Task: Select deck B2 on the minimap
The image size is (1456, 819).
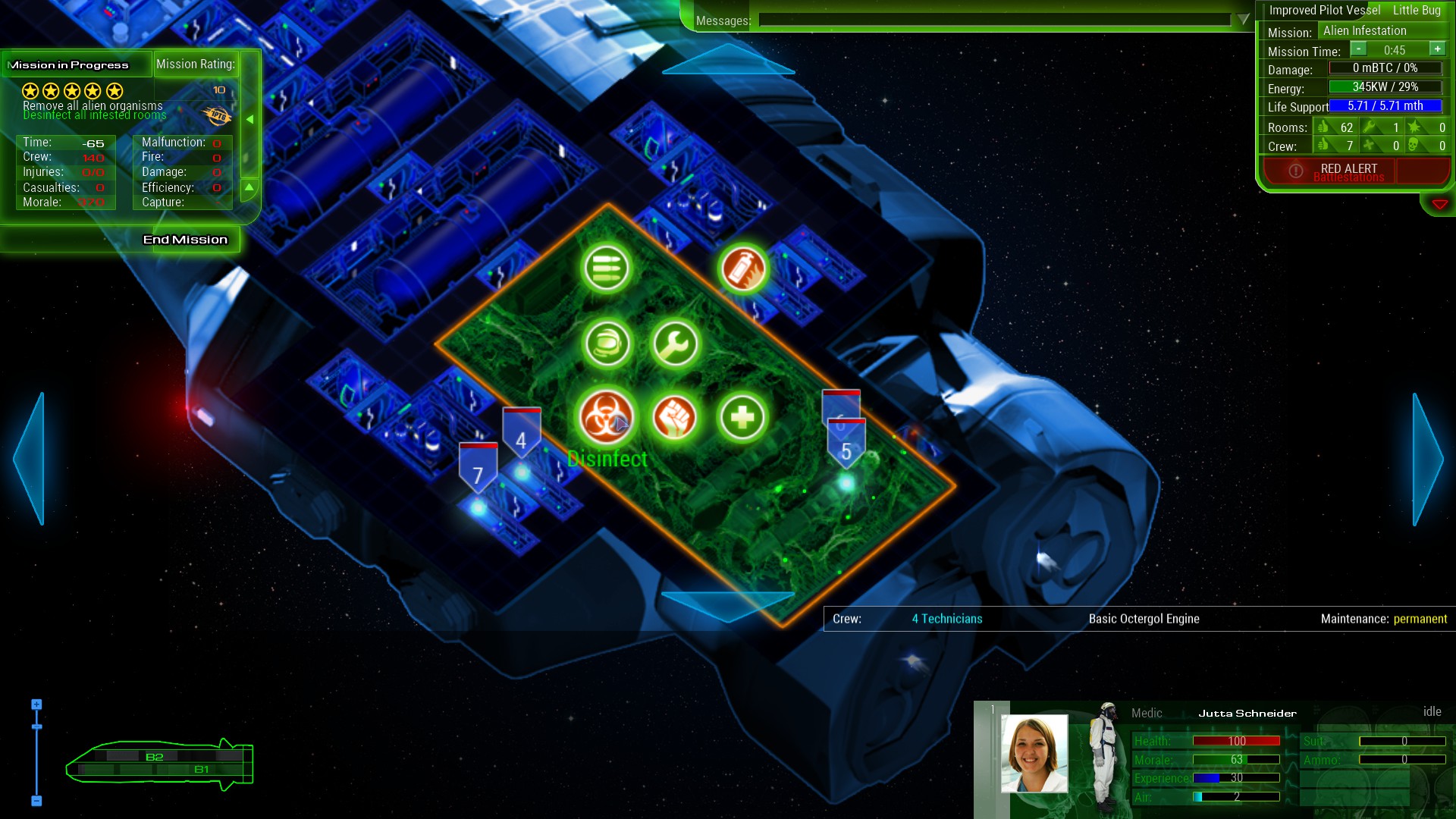Action: (x=155, y=756)
